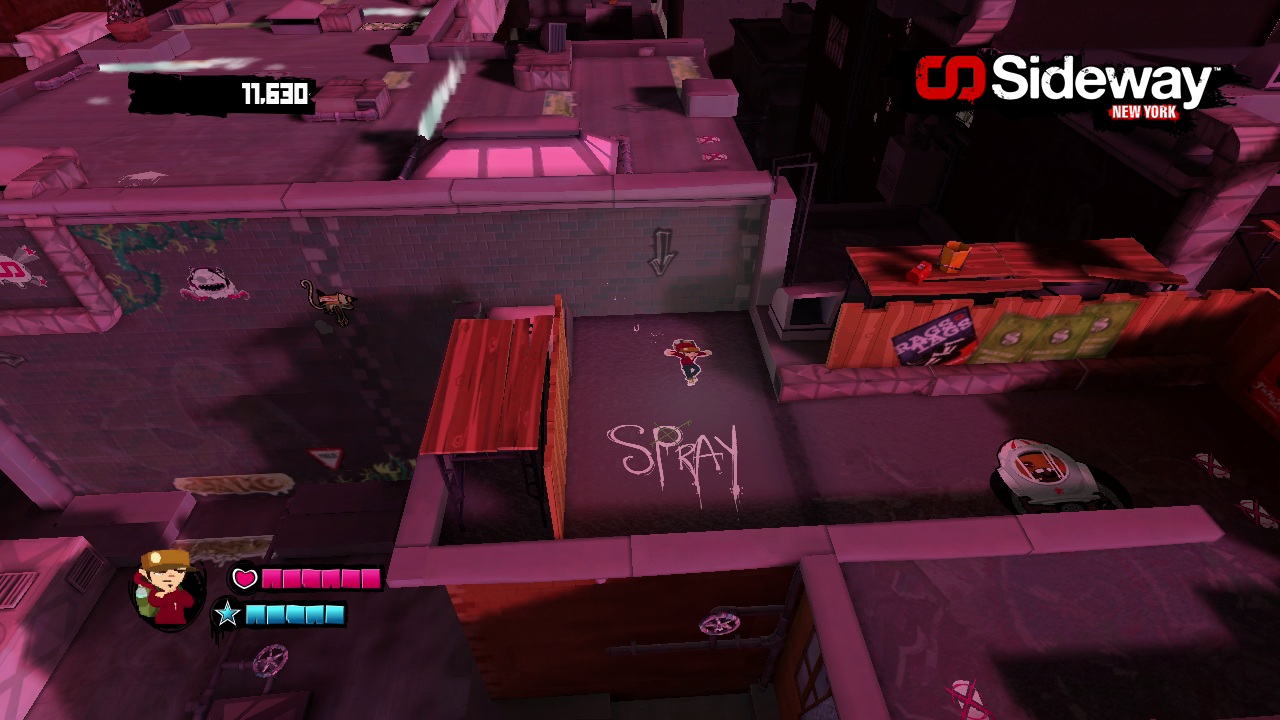Select the player character on the rooftop

[690, 360]
